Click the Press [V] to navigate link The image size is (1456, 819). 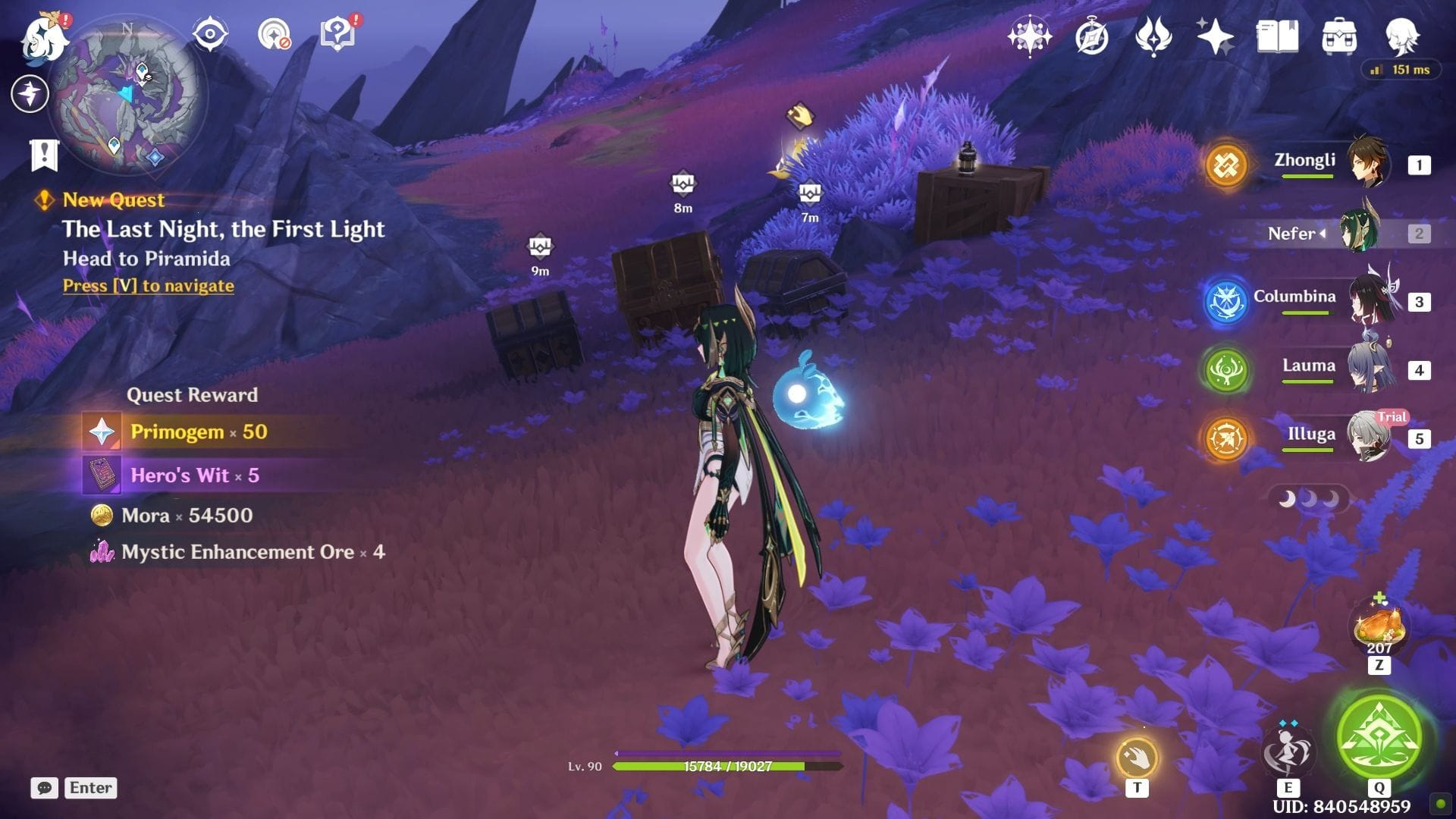pyautogui.click(x=149, y=286)
